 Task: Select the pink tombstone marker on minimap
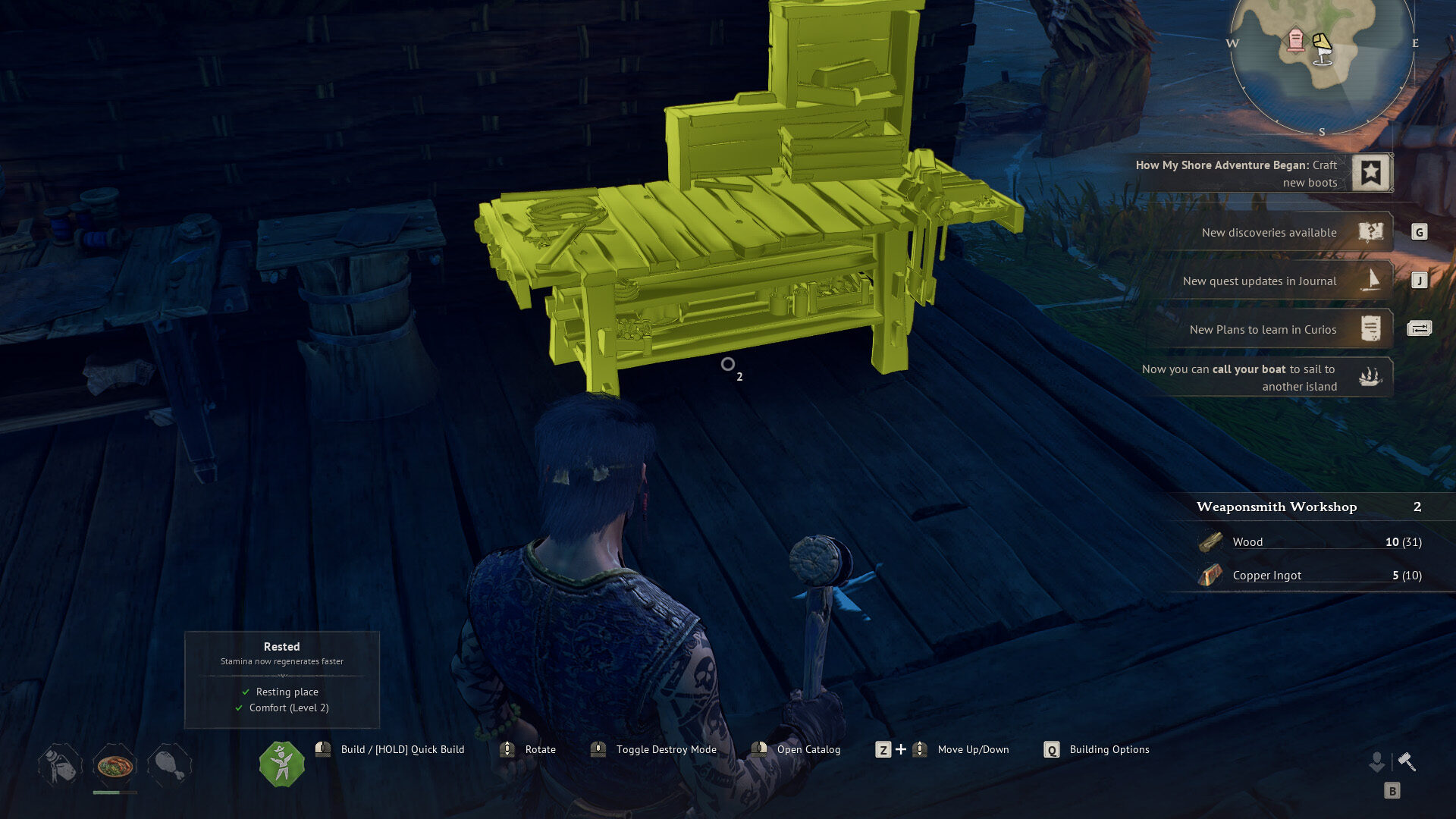point(1296,39)
